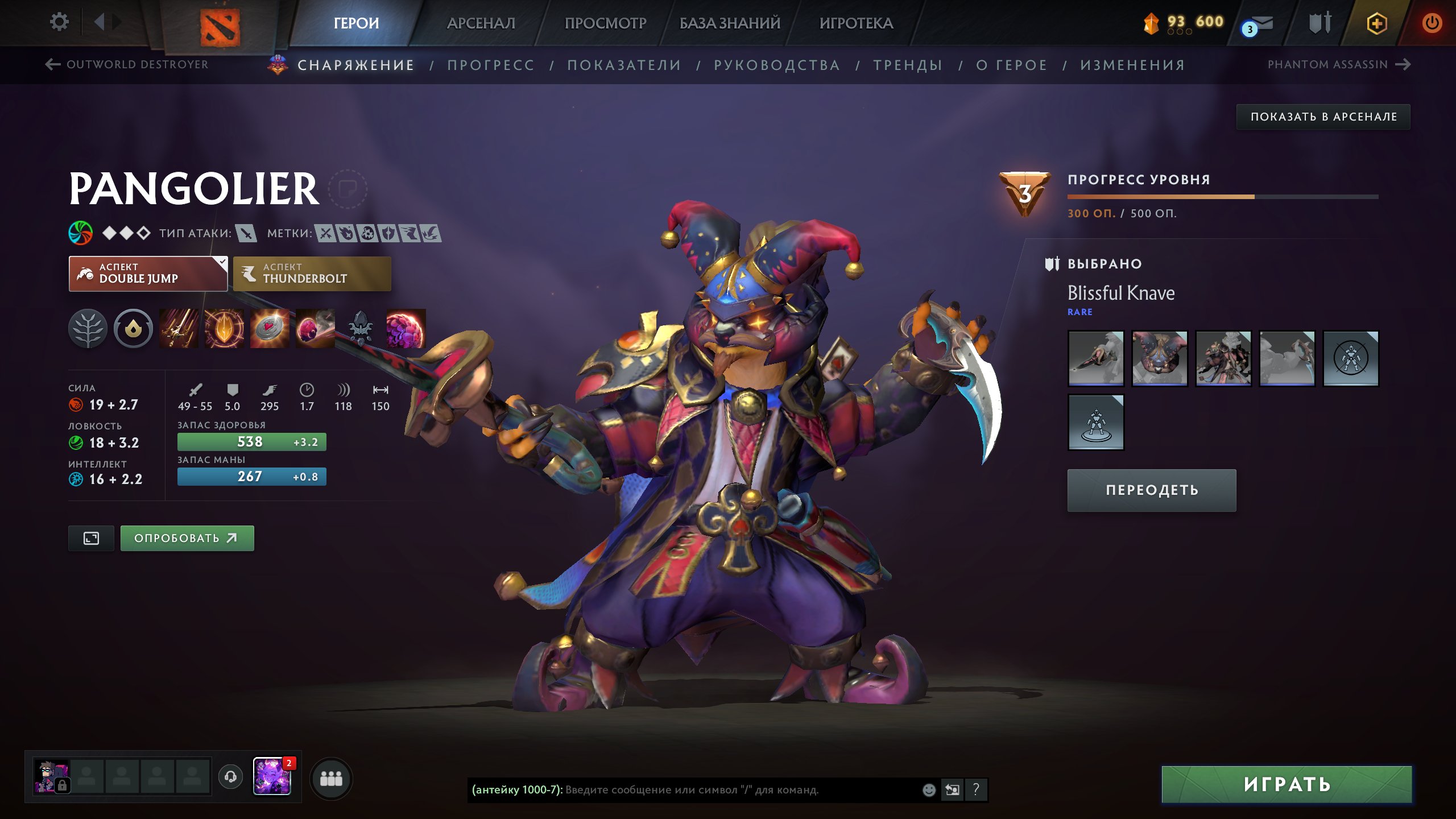View the Lucky Shot ability icon
The height and width of the screenshot is (819, 1456).
click(x=270, y=329)
